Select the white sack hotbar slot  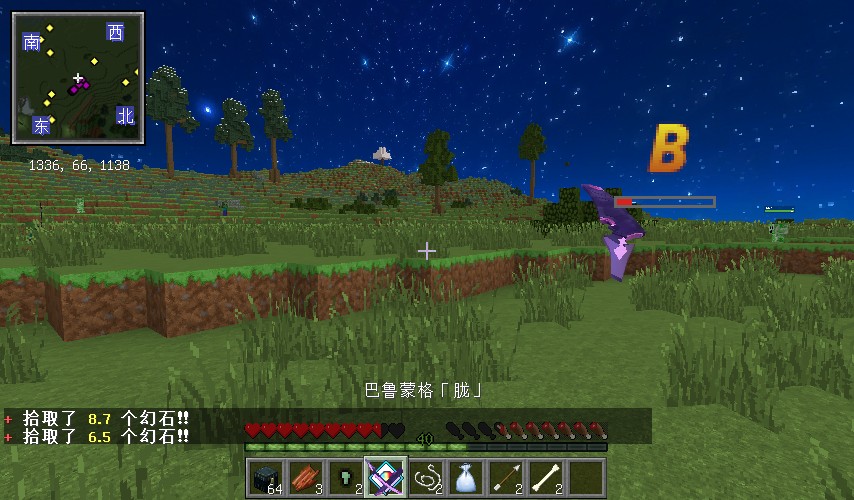[466, 478]
